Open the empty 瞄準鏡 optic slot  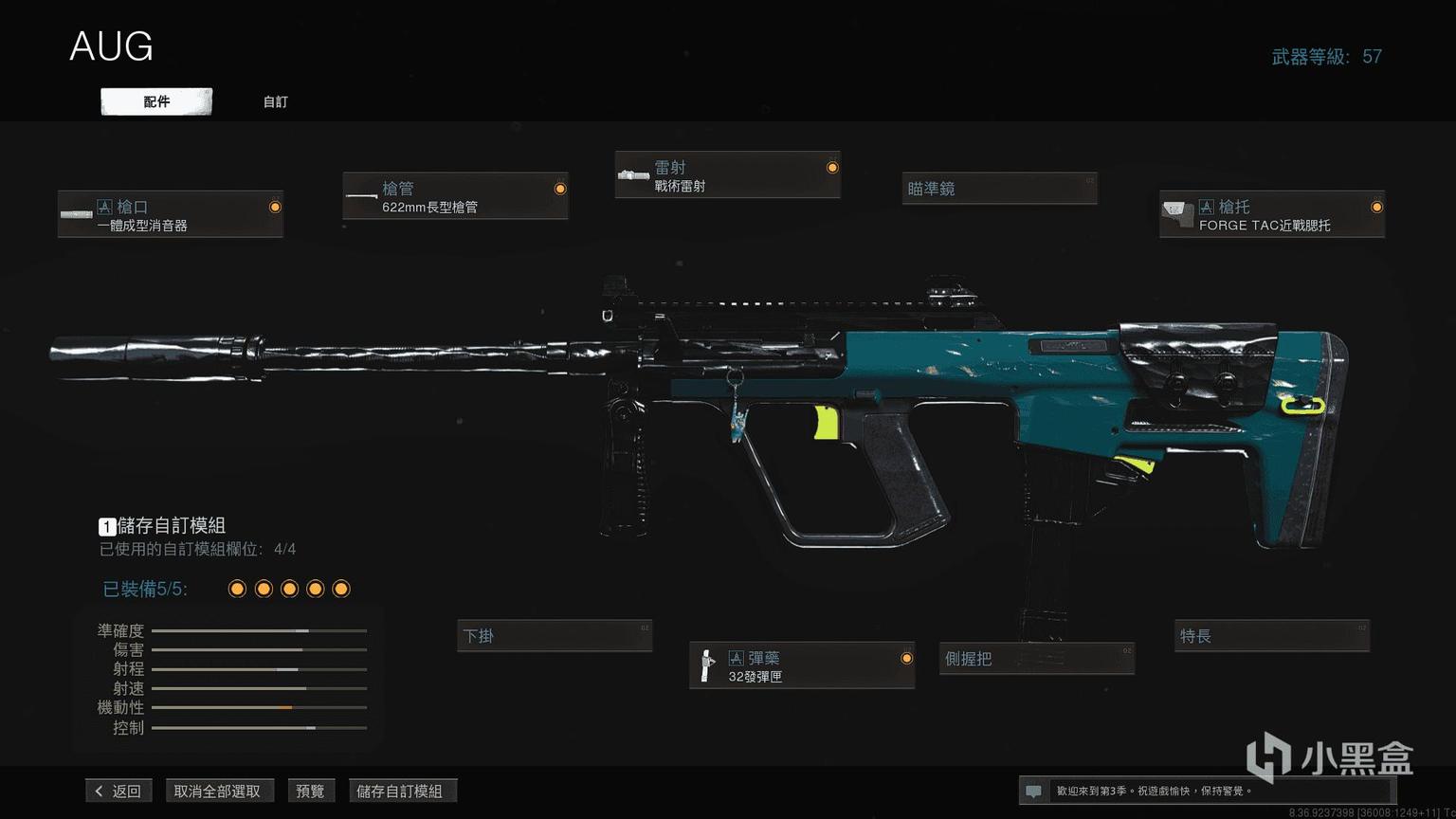pyautogui.click(x=999, y=189)
